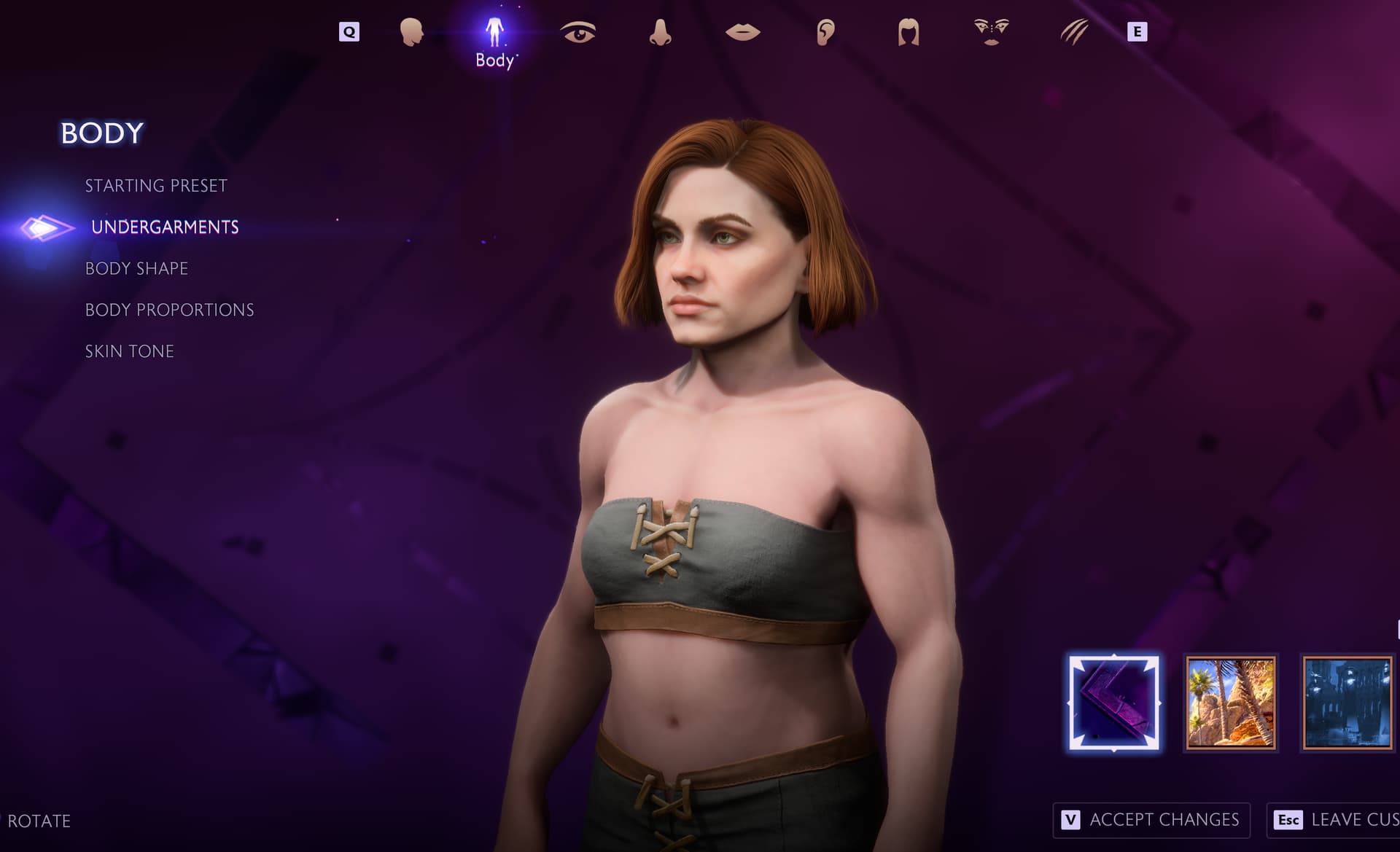This screenshot has width=1400, height=852.
Task: Switch to the desert palm tree backdrop
Action: [1231, 703]
